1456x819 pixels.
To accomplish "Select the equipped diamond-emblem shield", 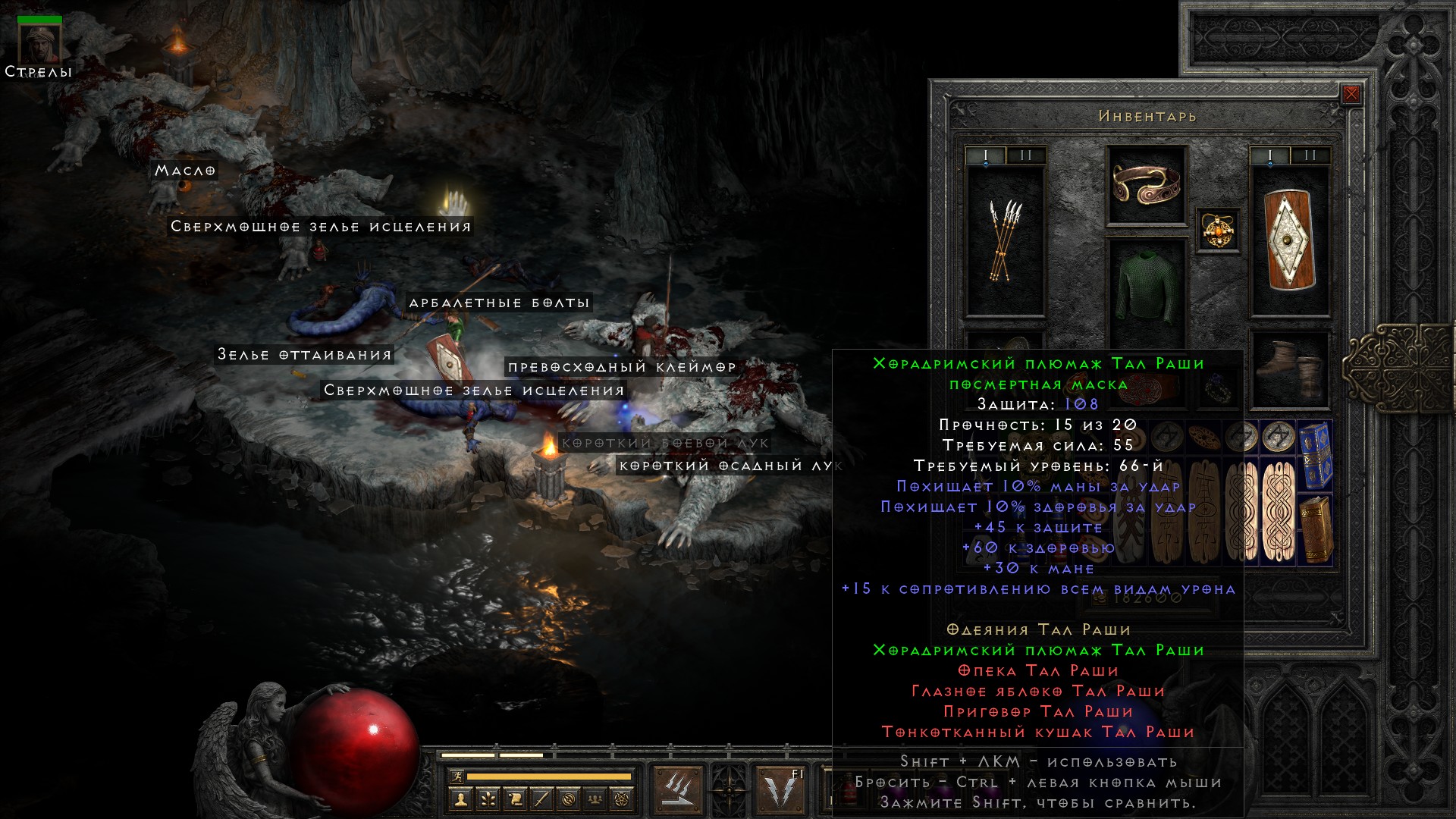I will coord(1290,240).
